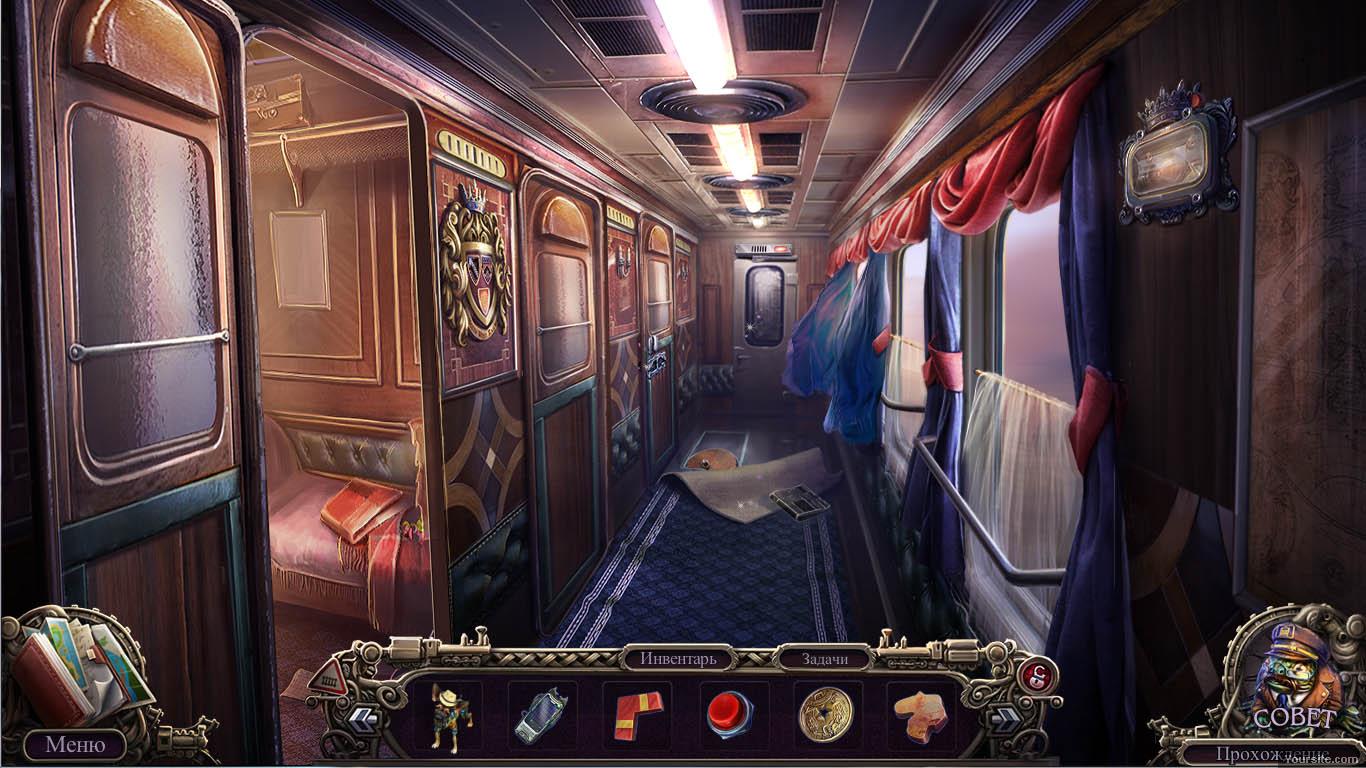Open the Меню button

point(74,745)
